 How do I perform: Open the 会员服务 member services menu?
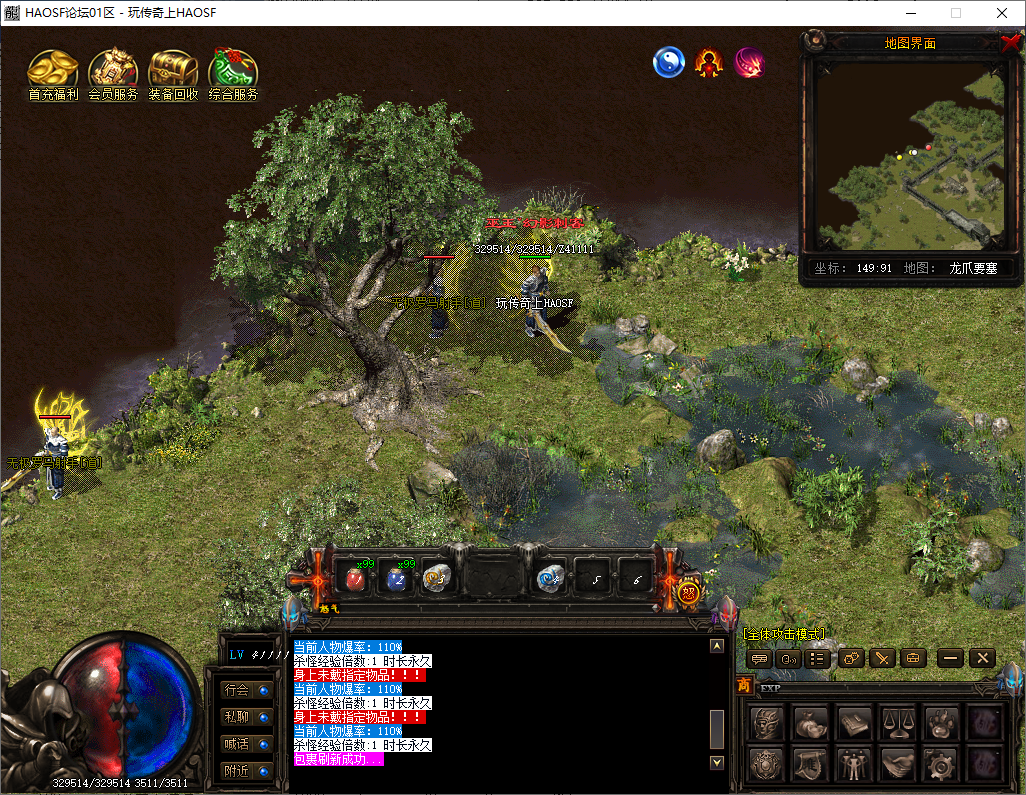113,70
